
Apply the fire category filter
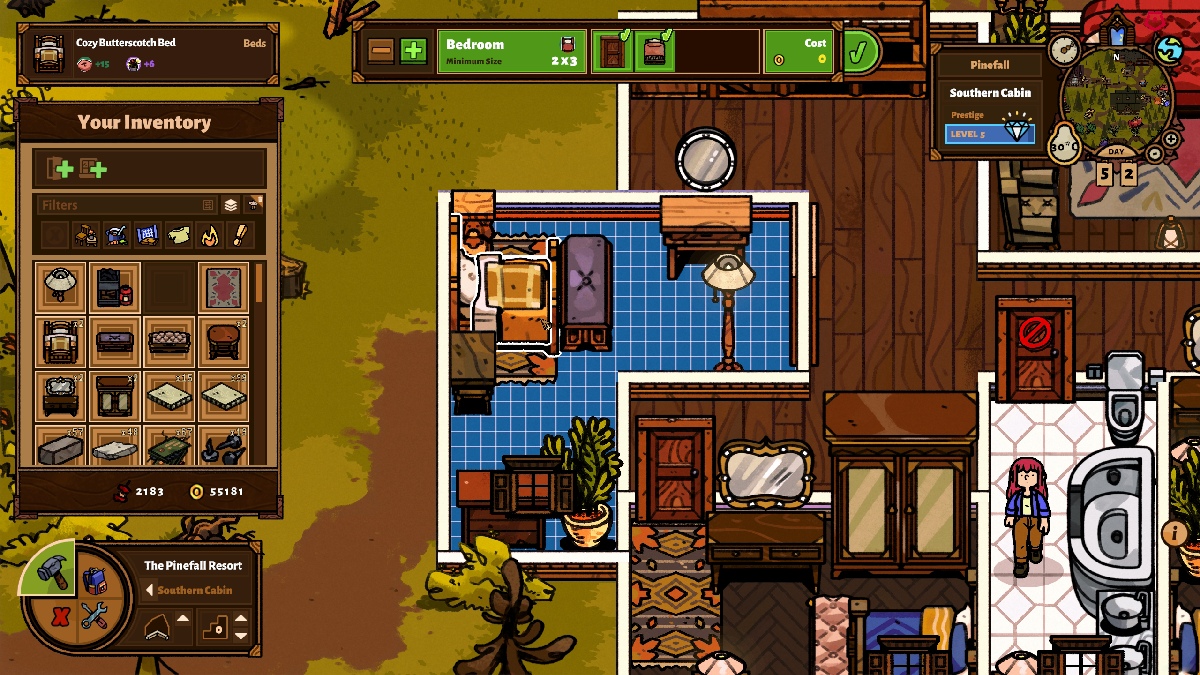pos(210,236)
